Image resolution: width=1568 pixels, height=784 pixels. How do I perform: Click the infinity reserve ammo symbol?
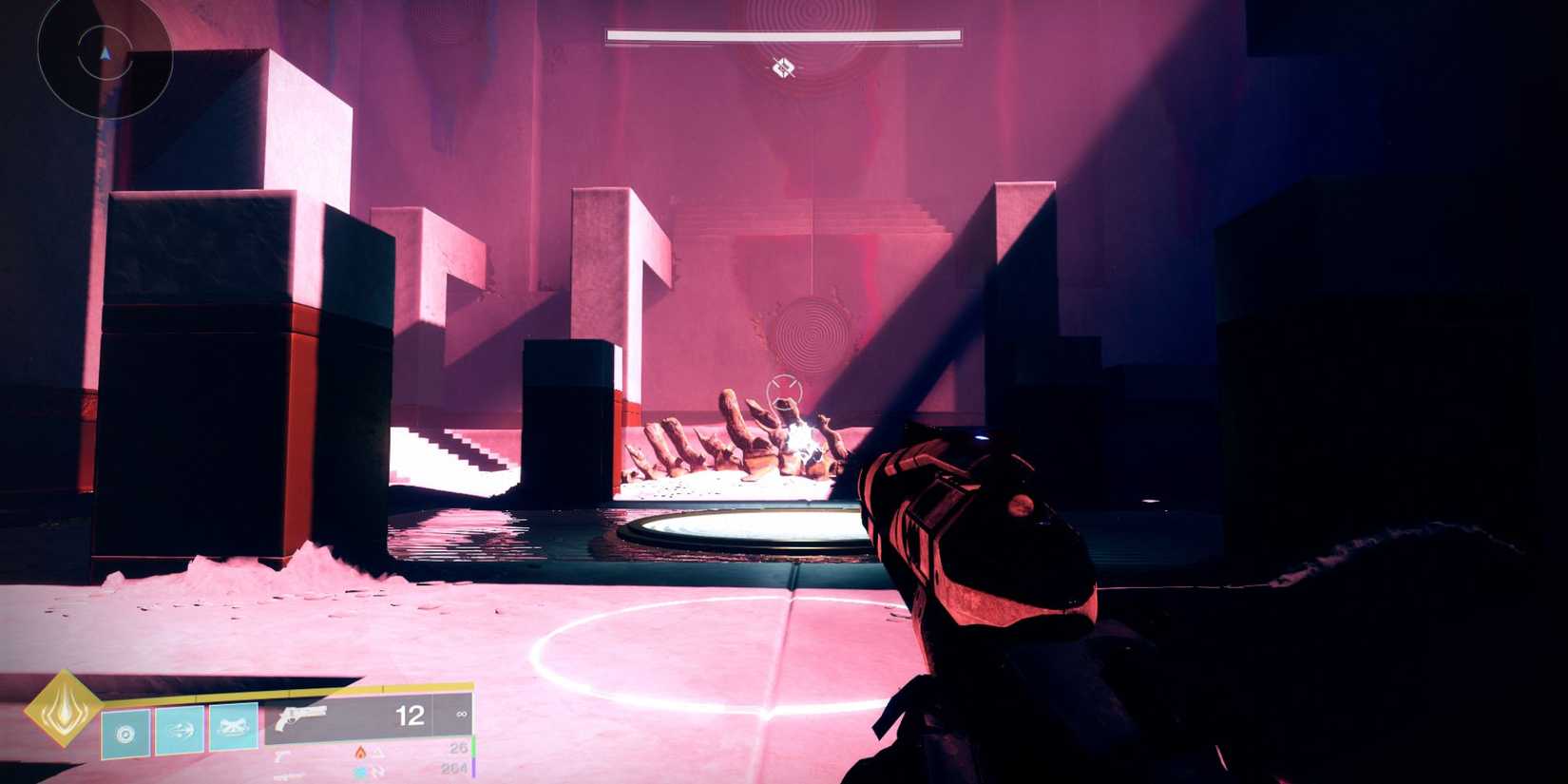463,716
